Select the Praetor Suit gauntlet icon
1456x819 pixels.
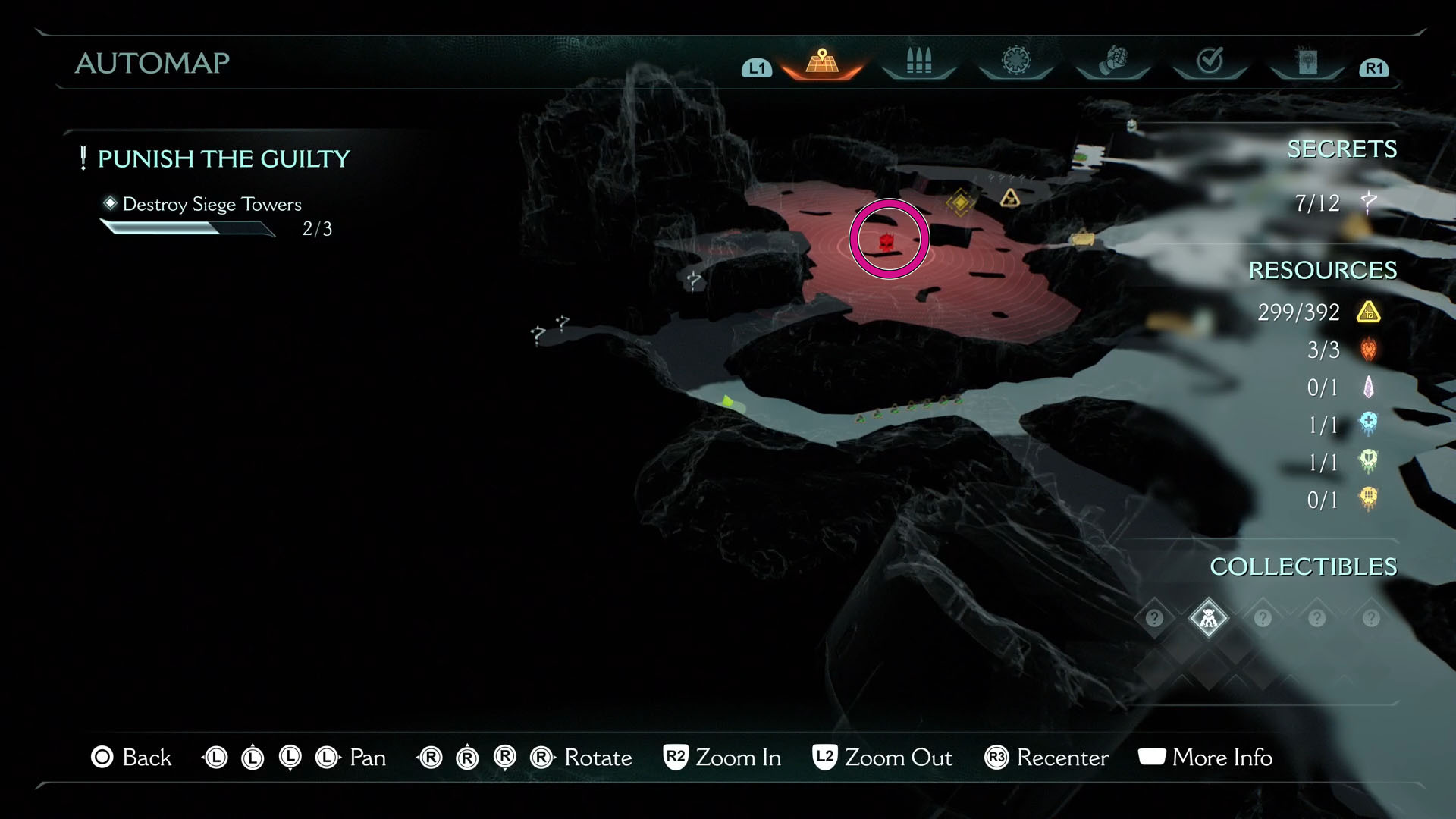(x=1112, y=59)
